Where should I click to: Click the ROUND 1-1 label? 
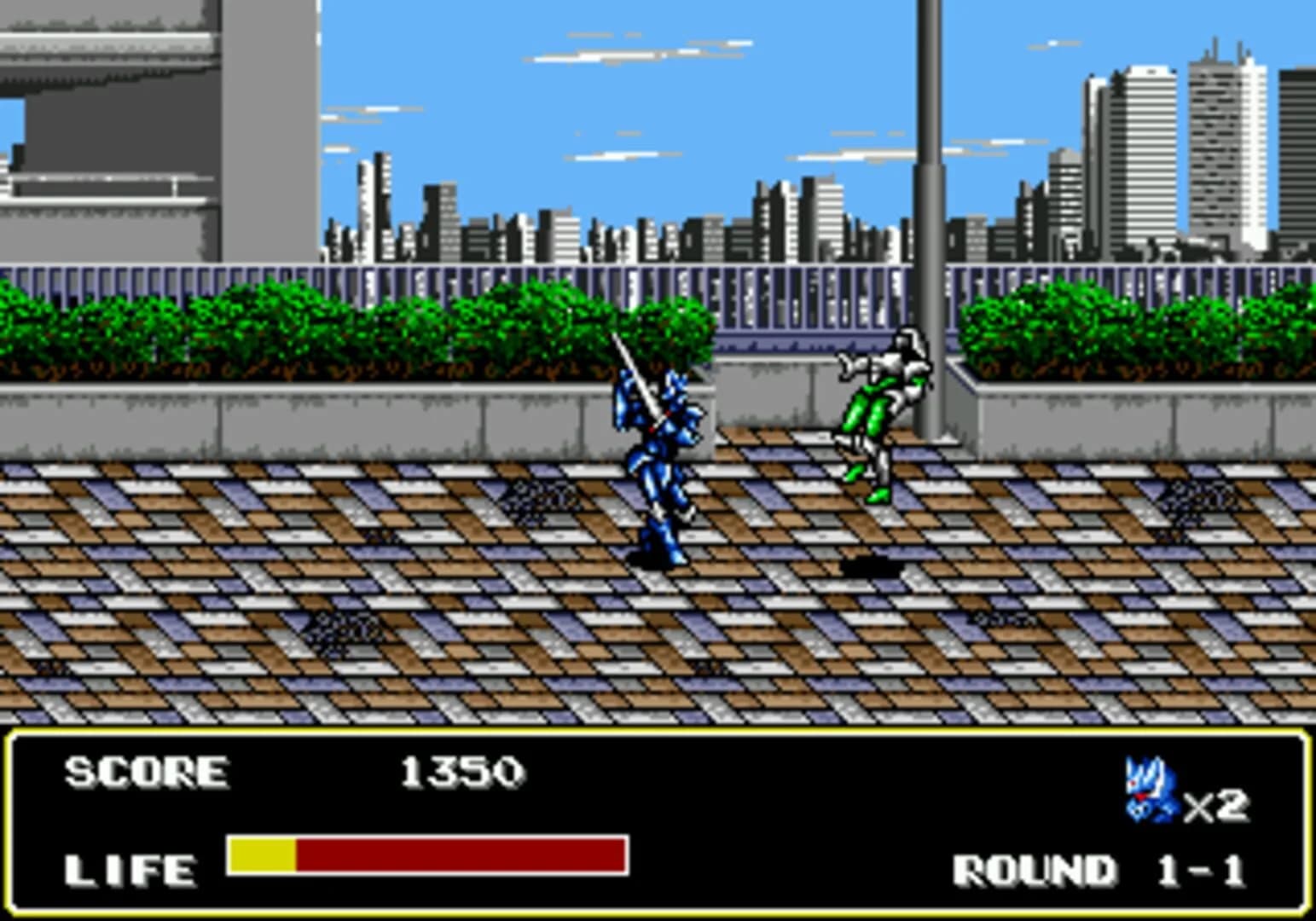point(1100,870)
